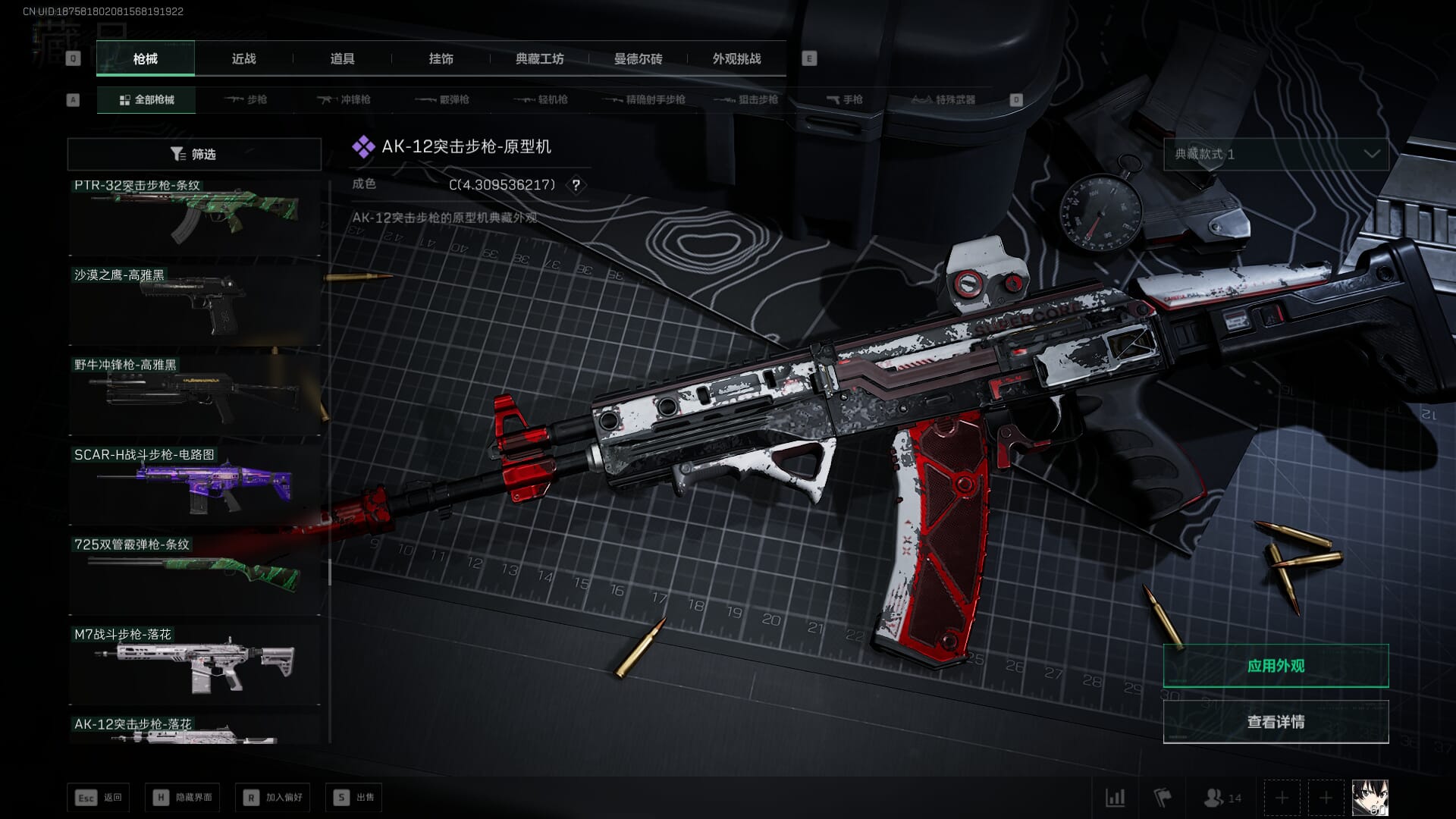View details via 查看详情 button
This screenshot has width=1456, height=819.
(1276, 722)
